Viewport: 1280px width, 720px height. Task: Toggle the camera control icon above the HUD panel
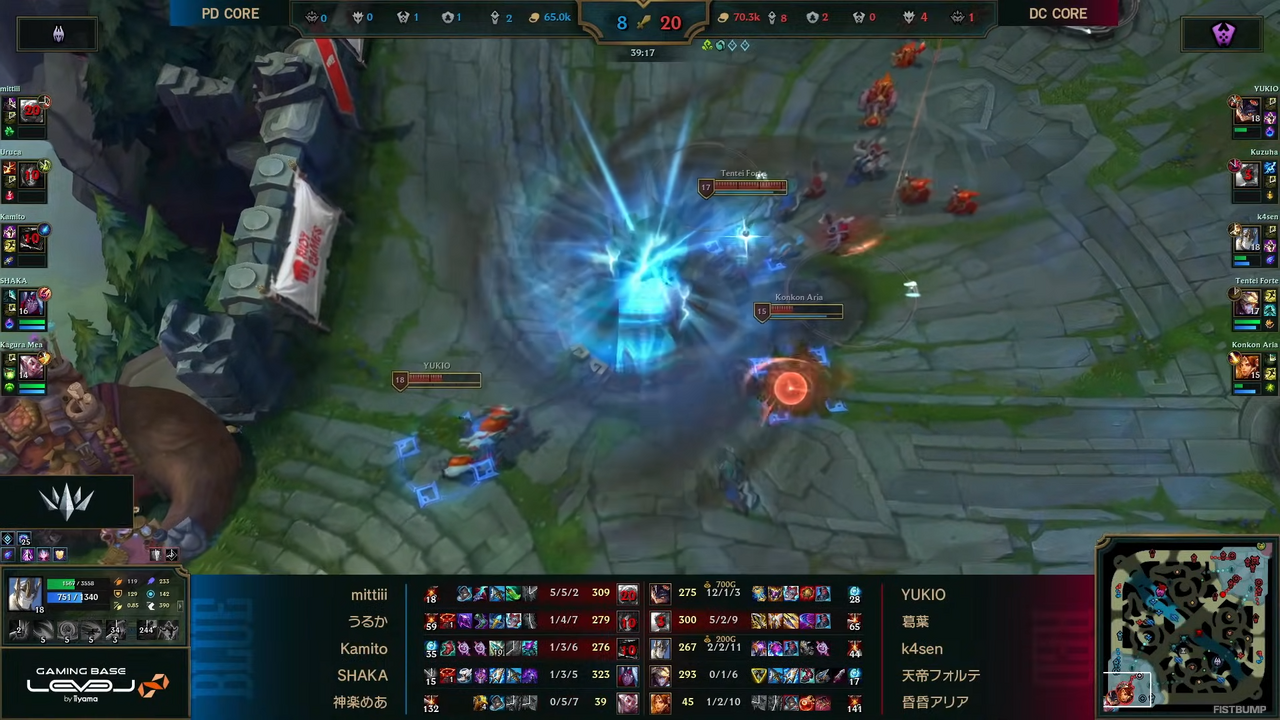point(173,554)
